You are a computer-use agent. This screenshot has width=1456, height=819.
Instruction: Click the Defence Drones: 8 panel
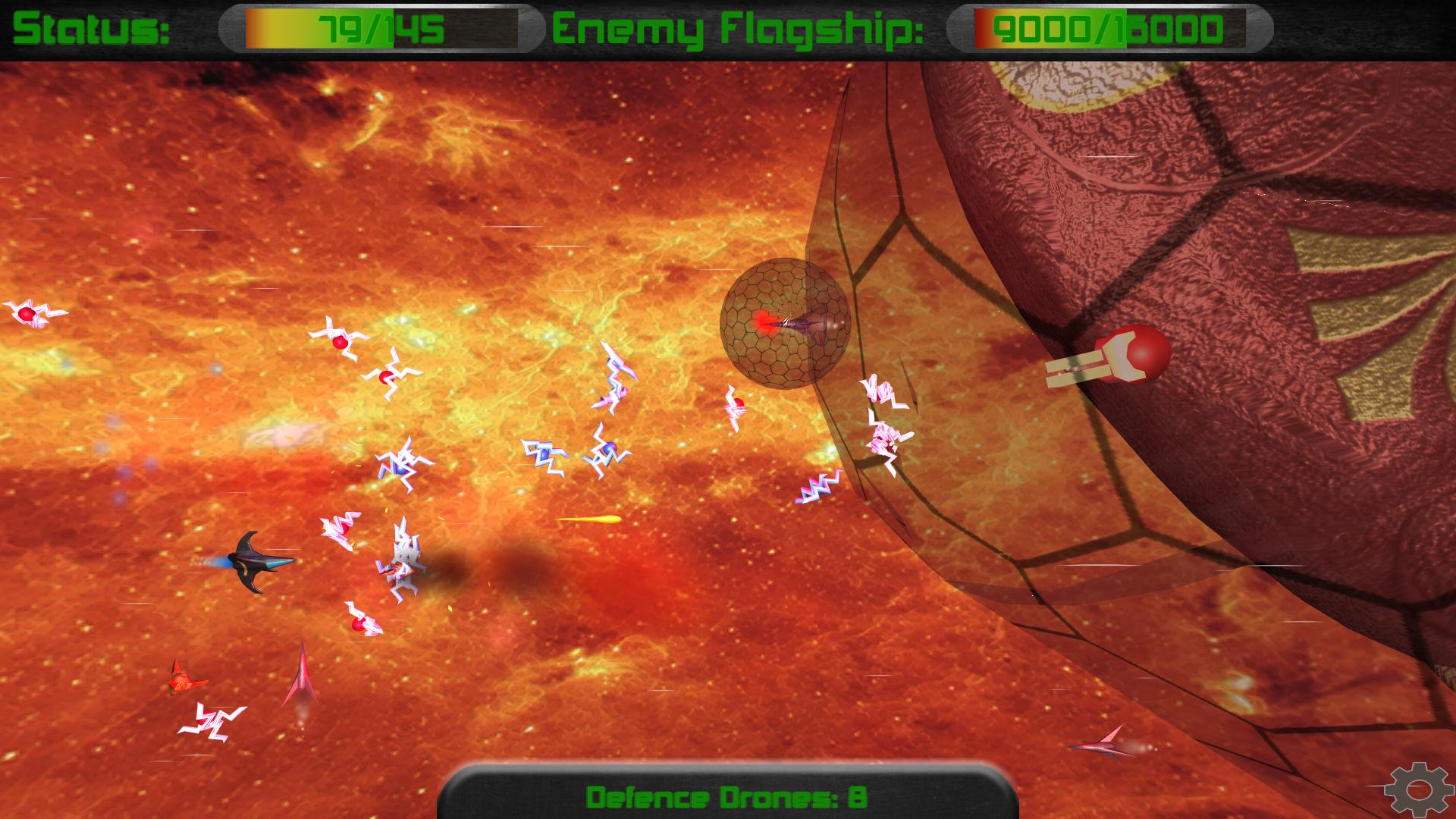pyautogui.click(x=726, y=797)
